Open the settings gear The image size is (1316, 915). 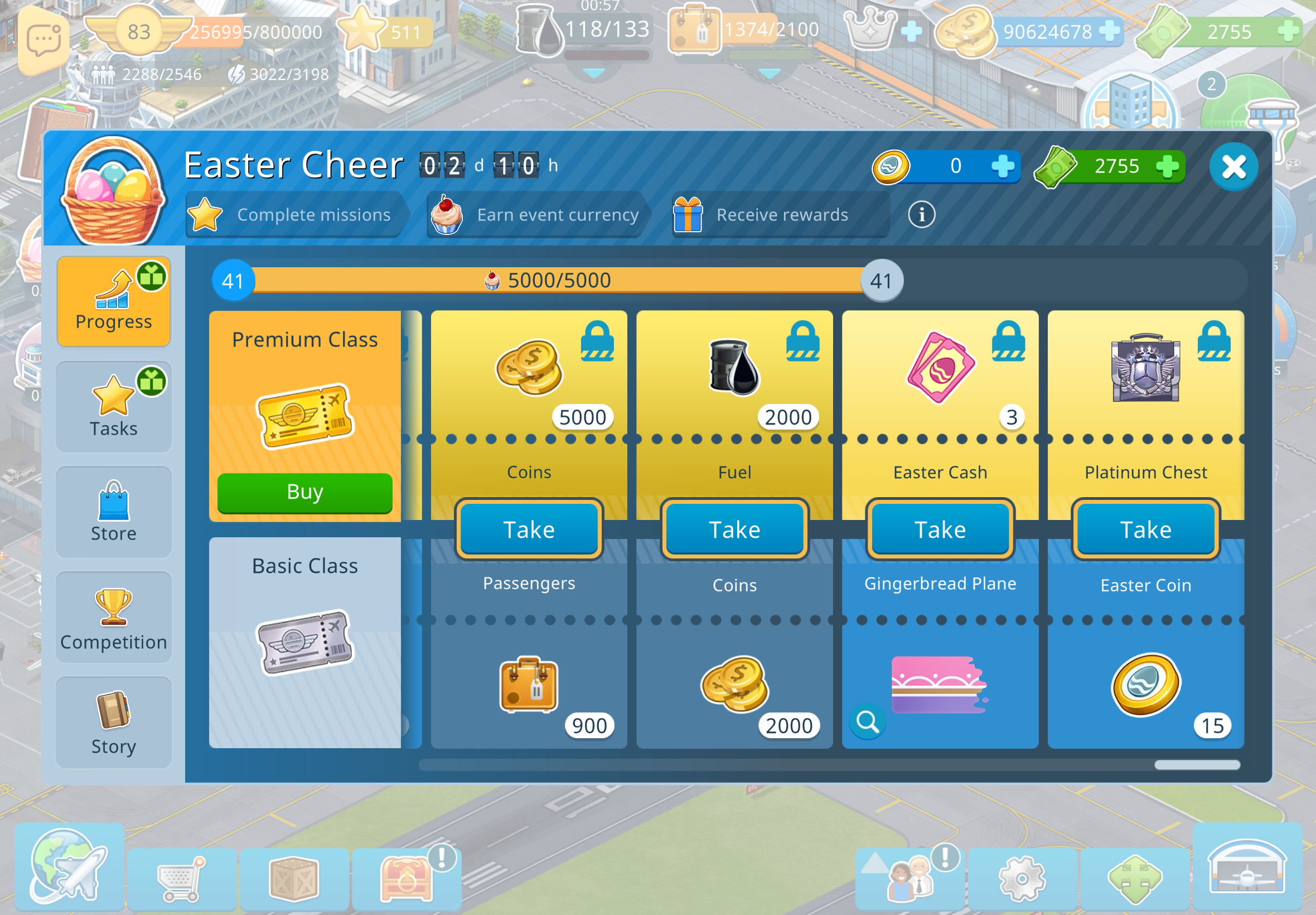pos(1022,878)
